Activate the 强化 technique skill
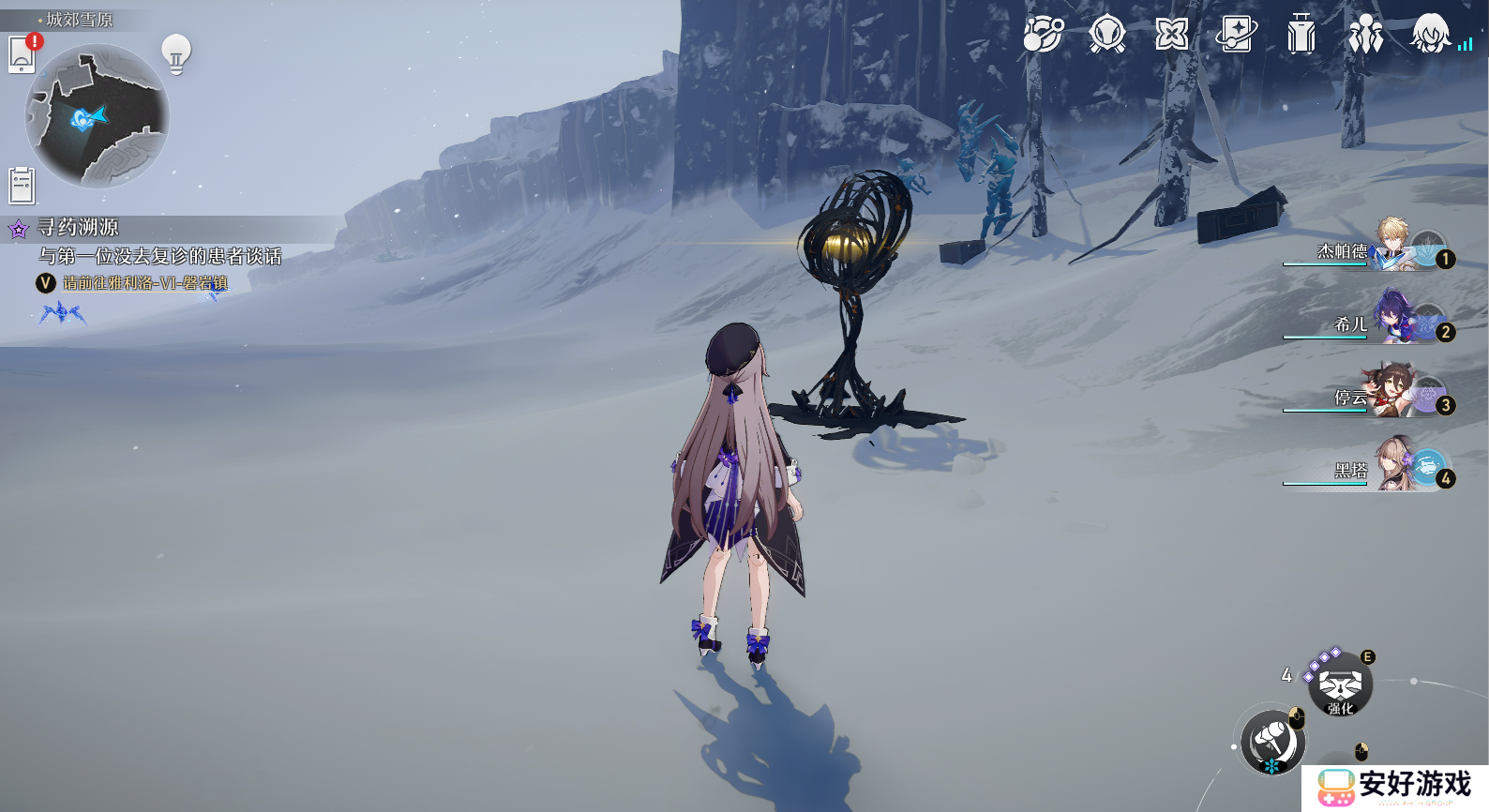This screenshot has width=1489, height=812. pyautogui.click(x=1340, y=685)
